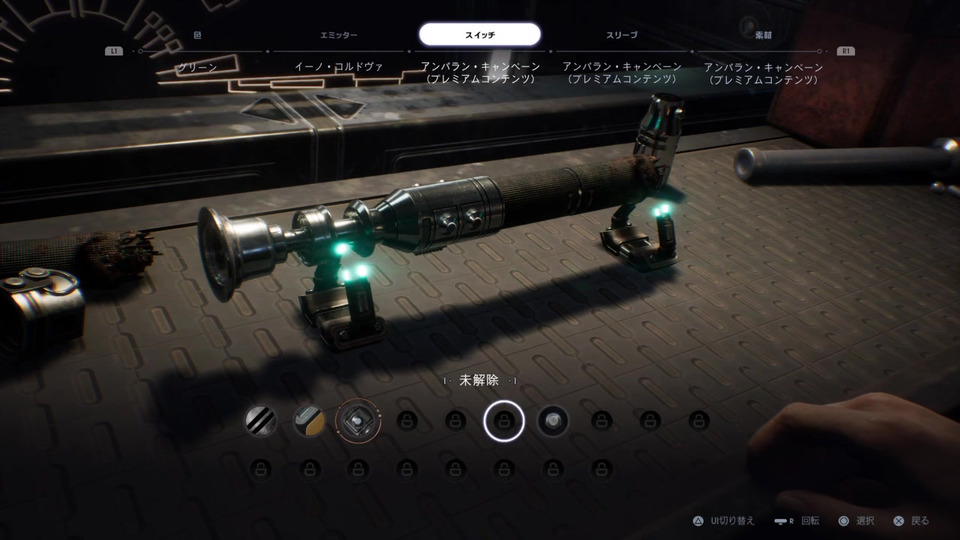Viewport: 960px width, 540px height.
Task: Select the locked slot with white ring
Action: [x=504, y=421]
